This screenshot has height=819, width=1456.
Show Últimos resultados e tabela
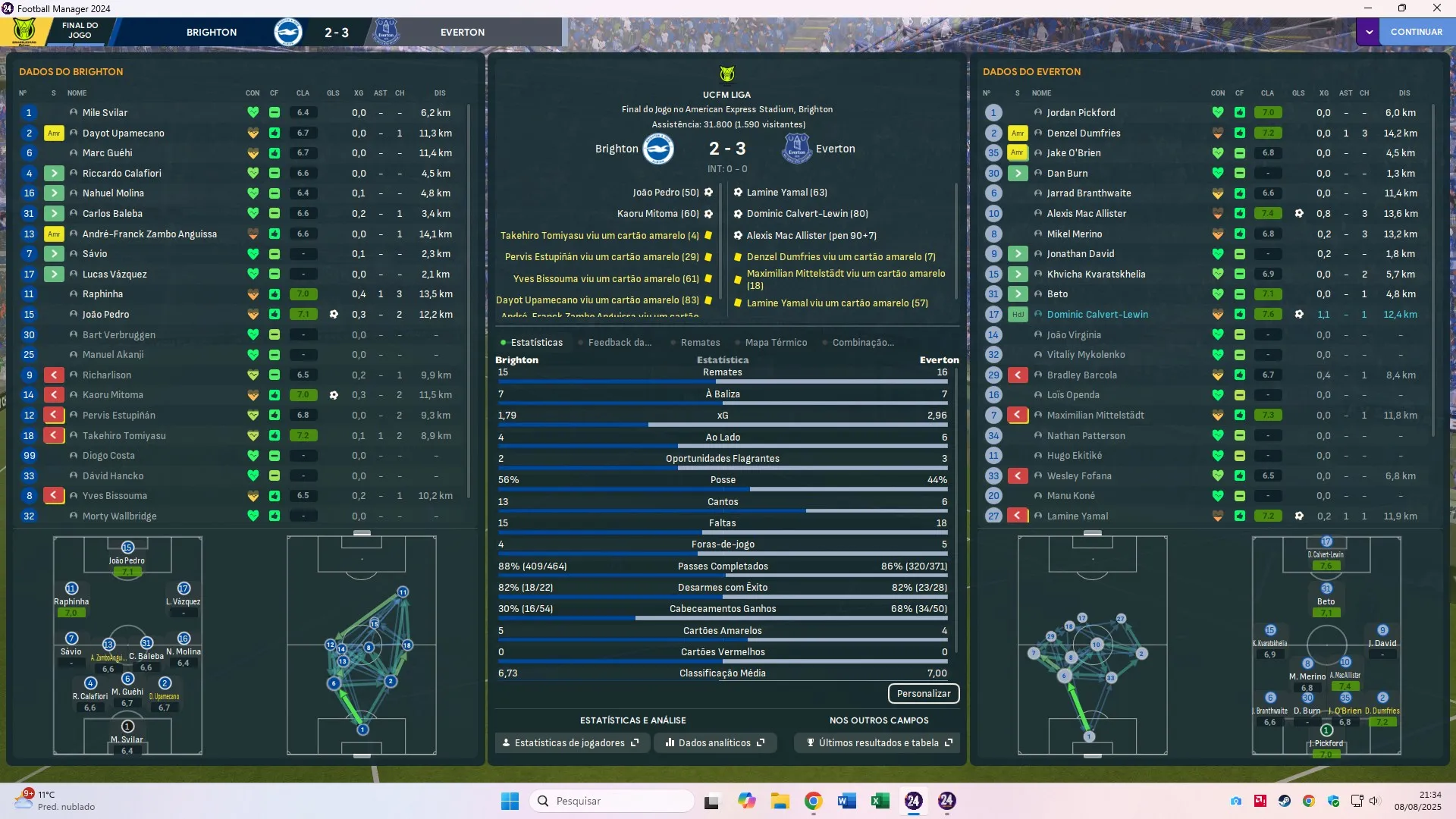878,743
